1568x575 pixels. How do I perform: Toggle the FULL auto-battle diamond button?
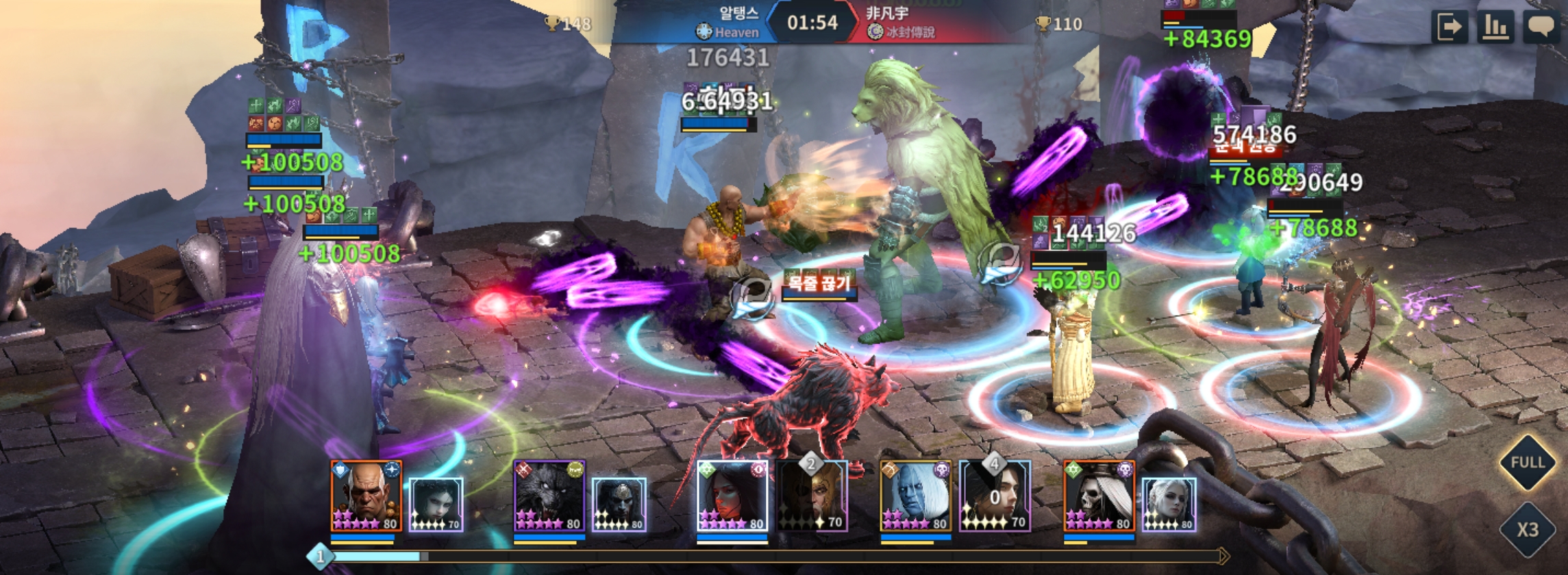1527,463
